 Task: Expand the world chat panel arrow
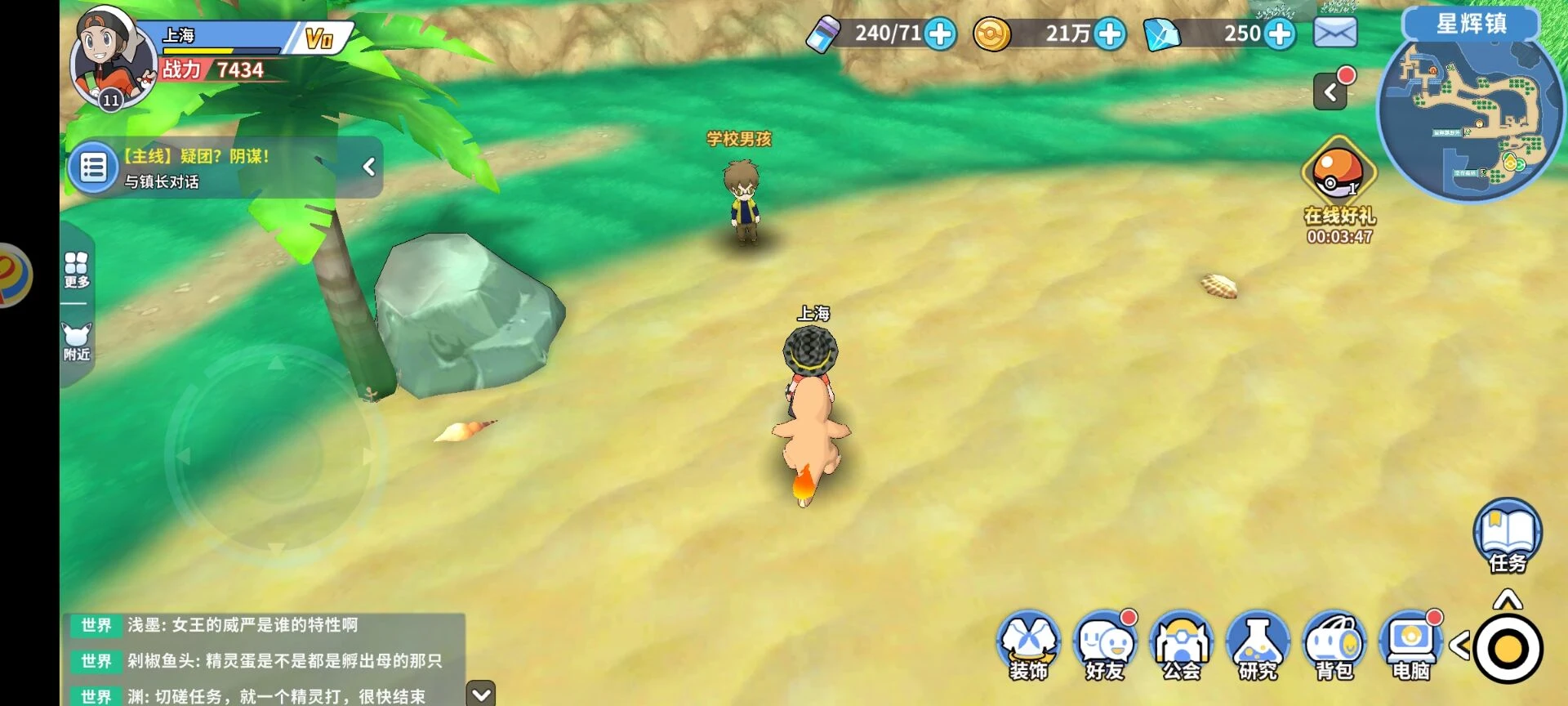481,694
